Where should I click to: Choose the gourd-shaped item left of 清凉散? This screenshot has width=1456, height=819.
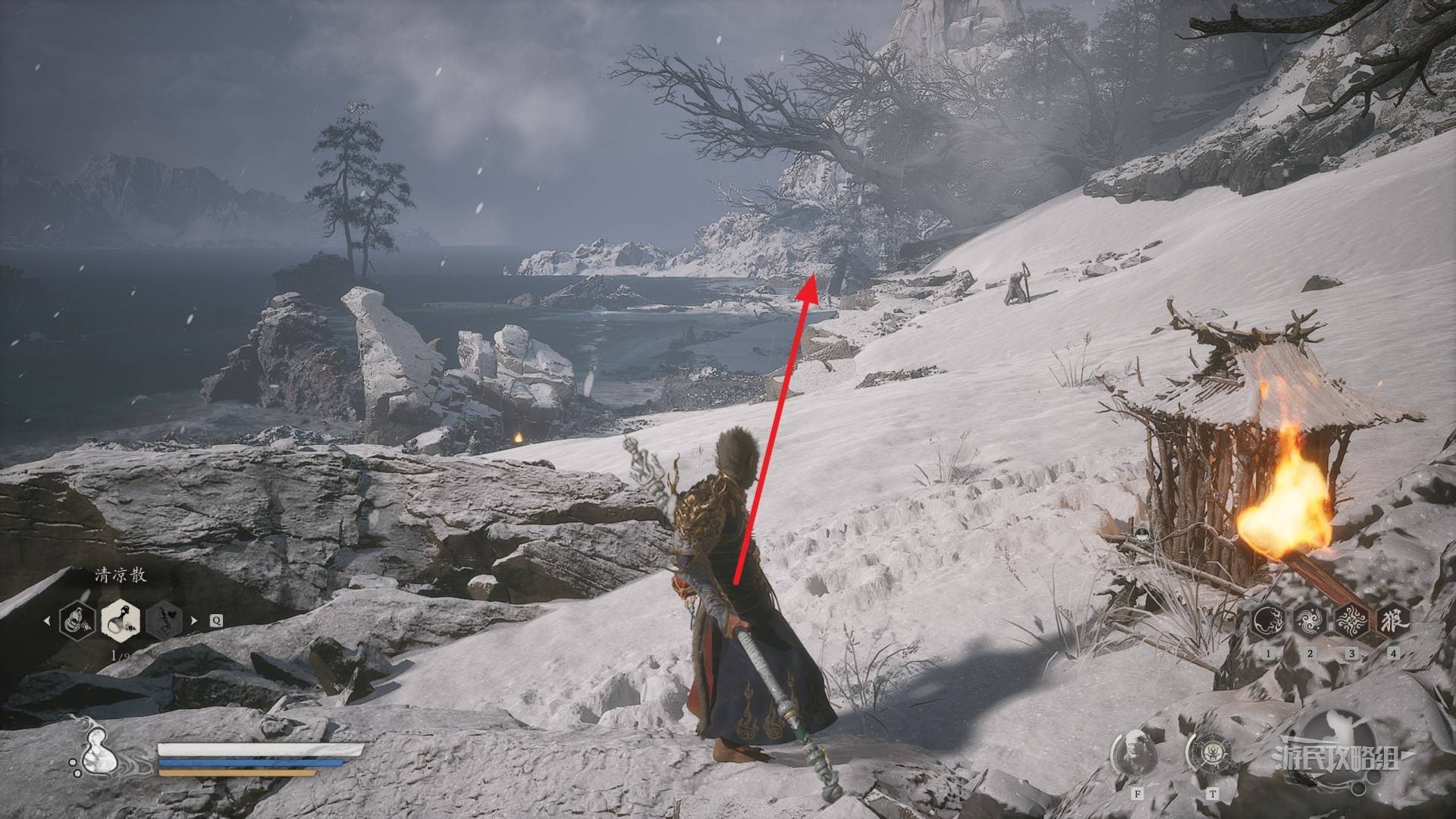[77, 620]
